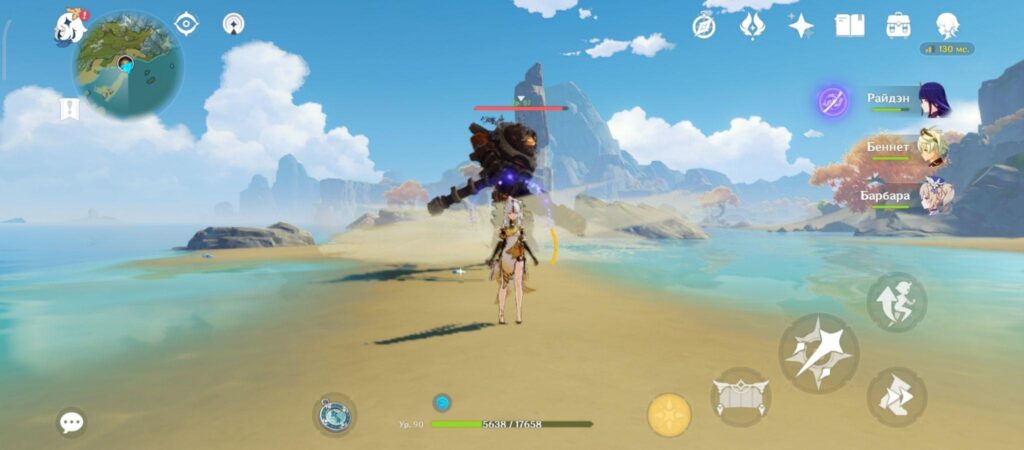Open the compass icon in the top bar
Image resolution: width=1024 pixels, height=450 pixels.
(704, 26)
